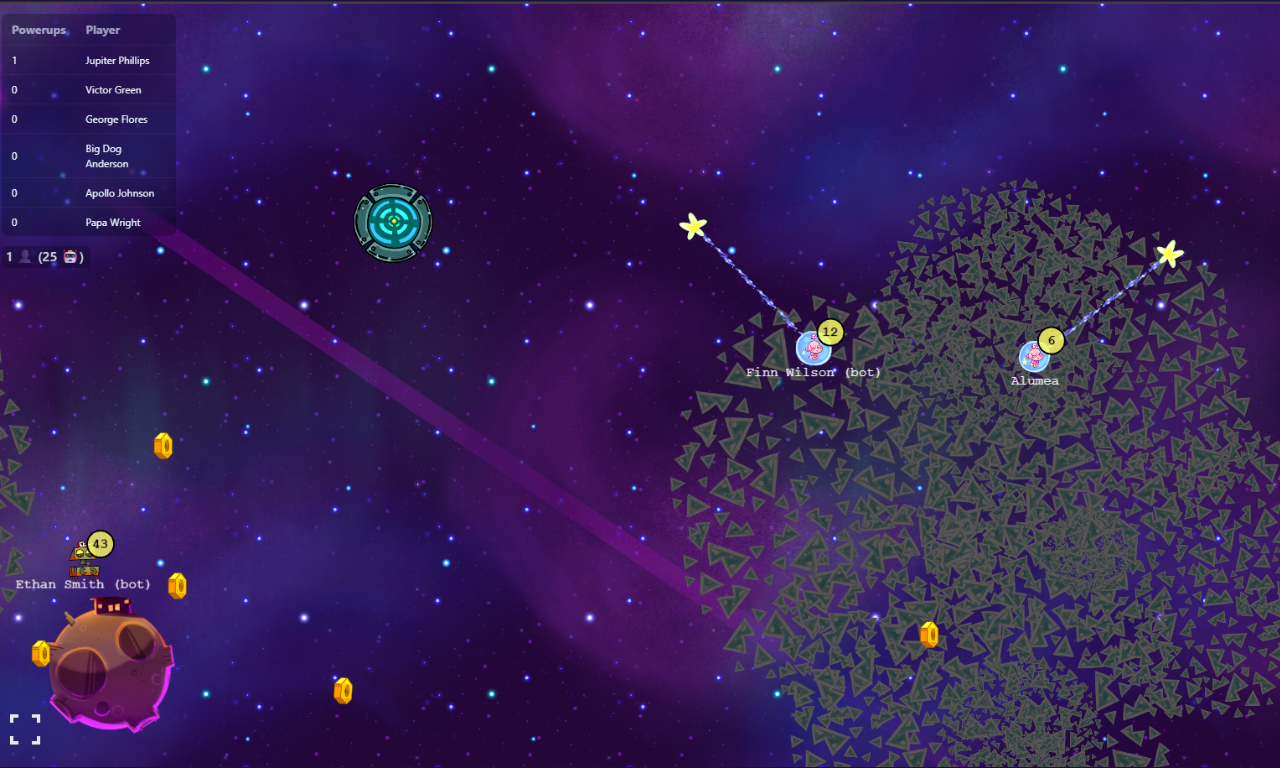The image size is (1280, 768).
Task: Select Jupiter Phillips row in the leaderboard
Action: [117, 61]
